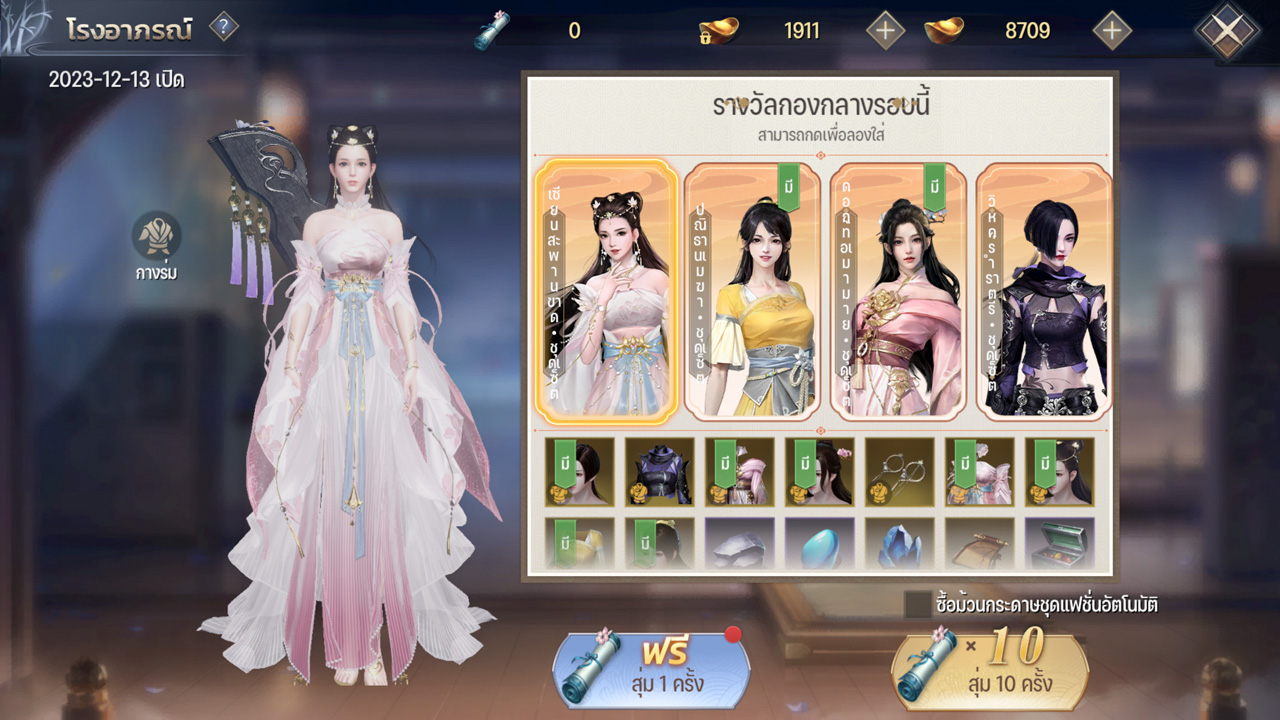The width and height of the screenshot is (1280, 720).
Task: Inspect the treasure chest reward
Action: coord(1060,544)
